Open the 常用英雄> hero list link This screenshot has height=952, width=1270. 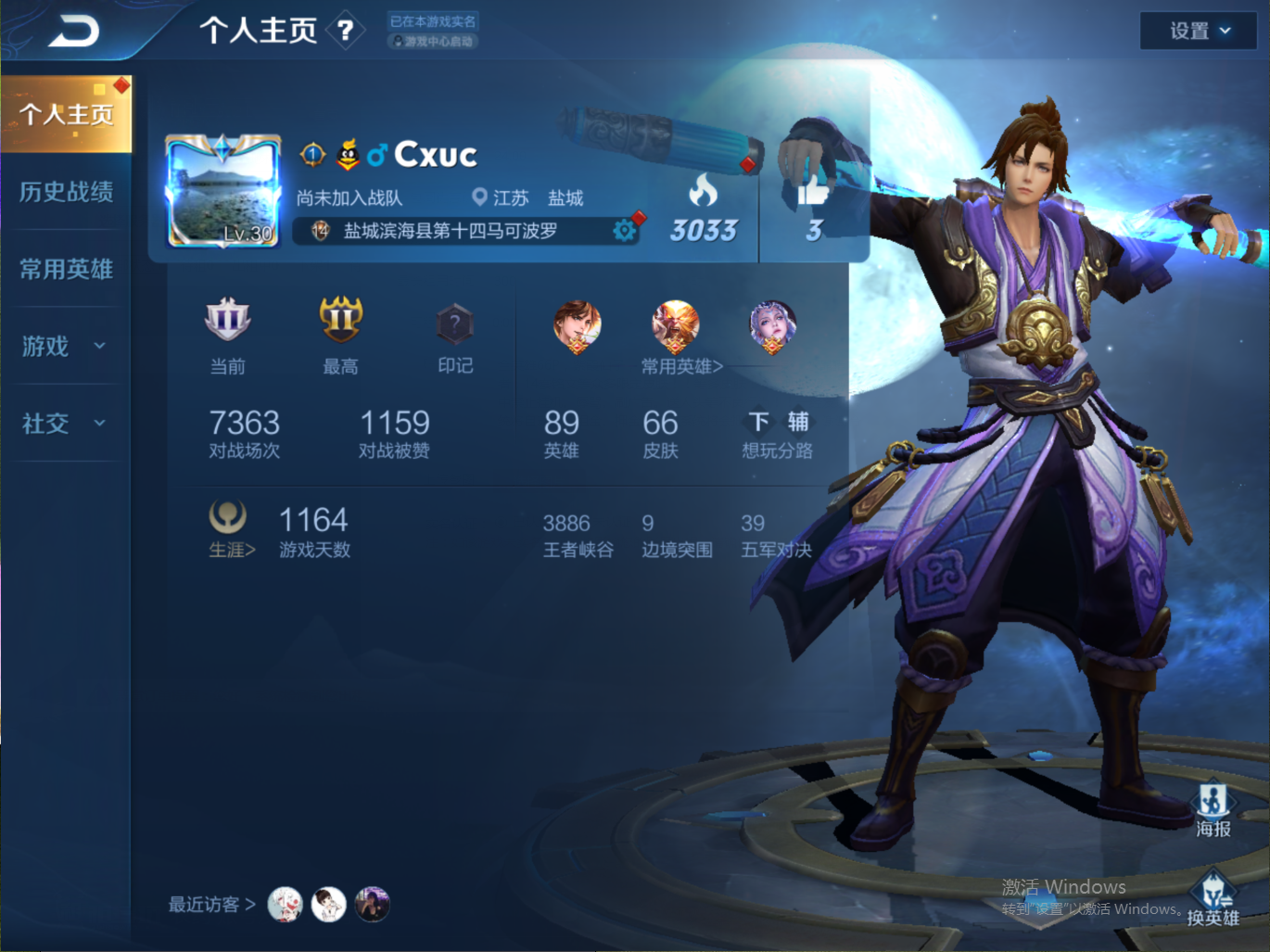click(681, 366)
